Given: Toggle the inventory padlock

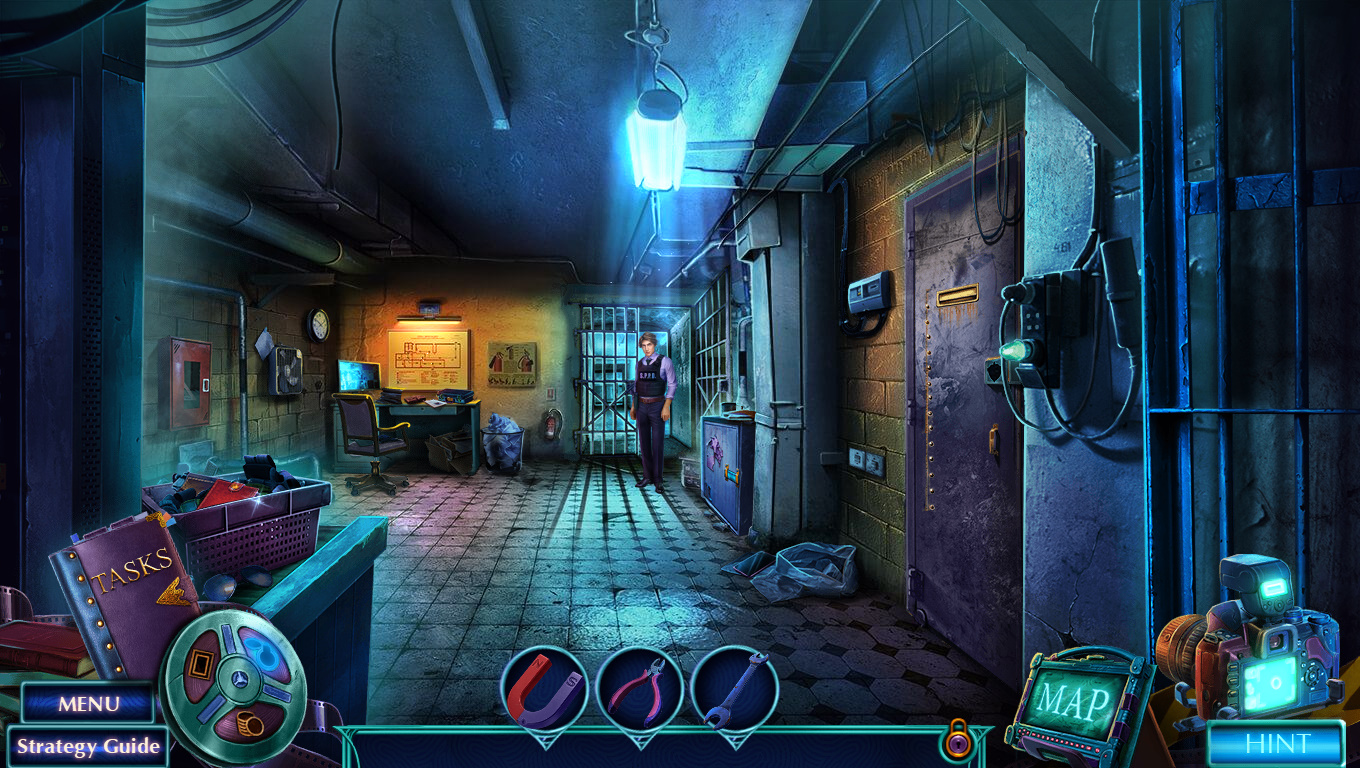Looking at the screenshot, I should [x=956, y=739].
